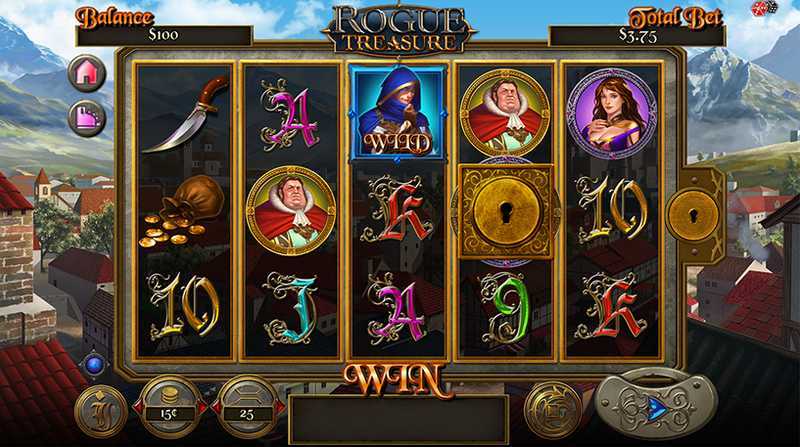The width and height of the screenshot is (800, 447).
Task: Click the round gold coin button beside spin
Action: (x=545, y=406)
